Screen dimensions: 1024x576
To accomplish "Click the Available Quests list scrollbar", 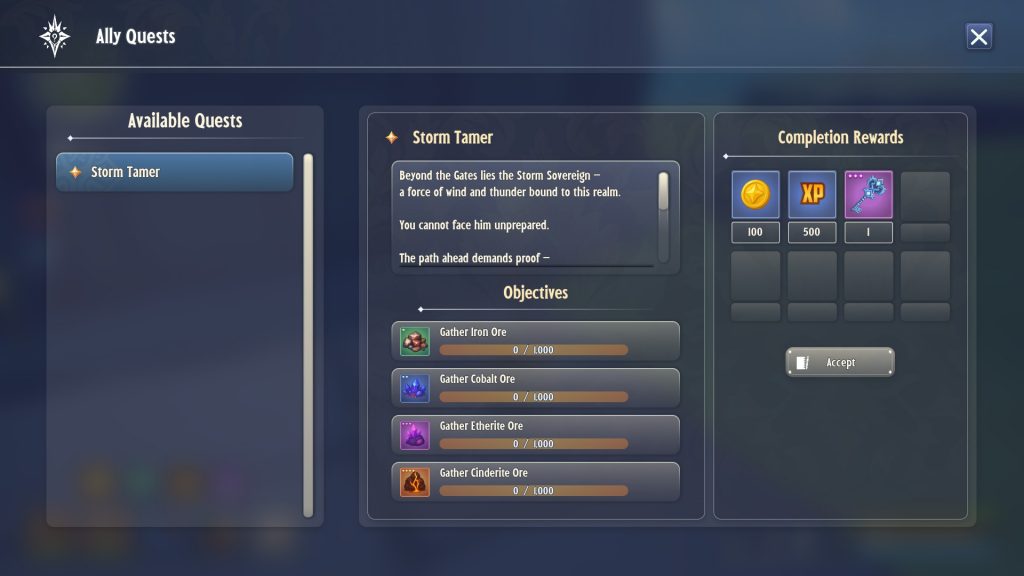I will coord(308,335).
